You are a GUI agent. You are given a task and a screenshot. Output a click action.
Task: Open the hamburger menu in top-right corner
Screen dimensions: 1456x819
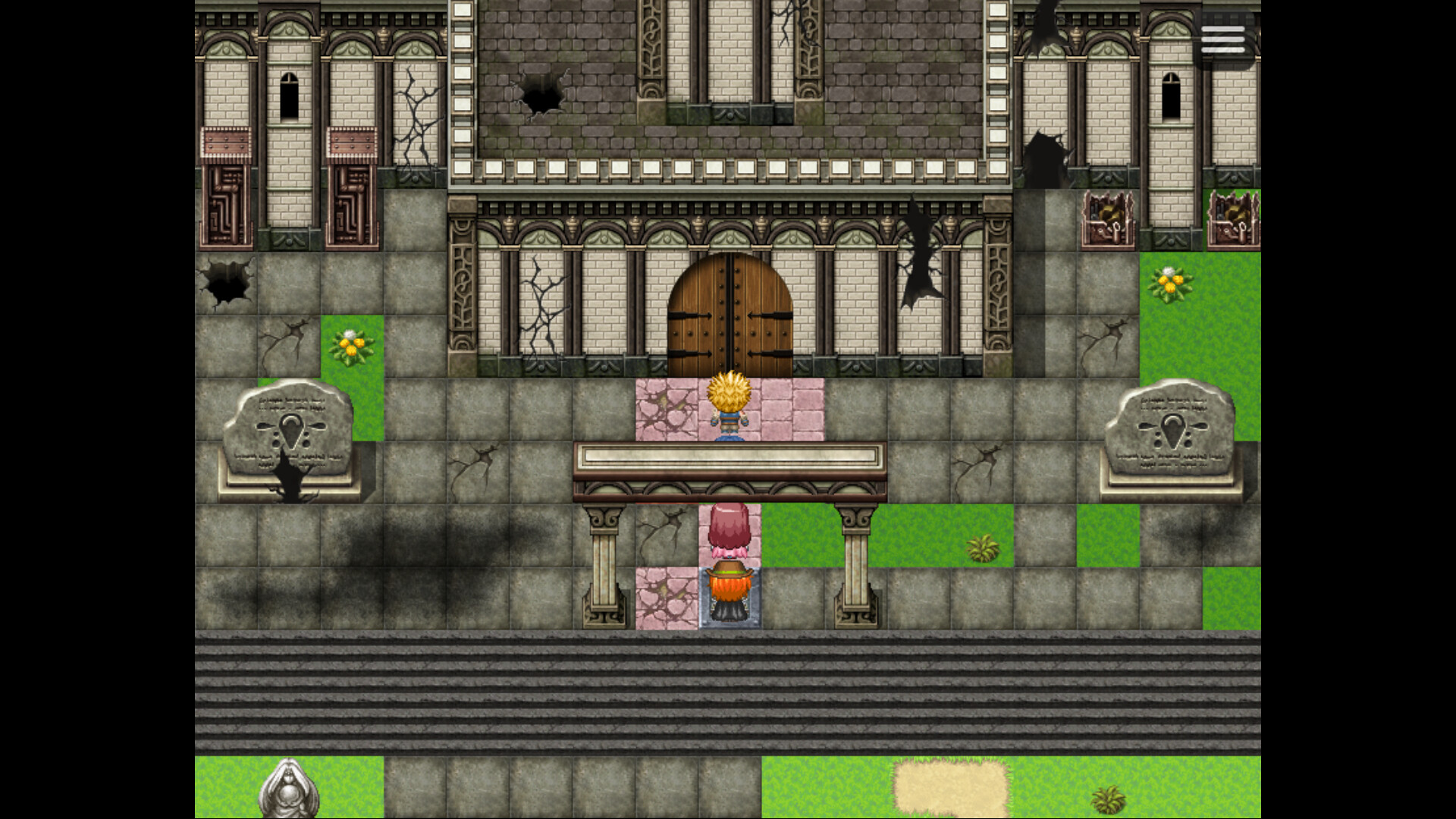1224,39
